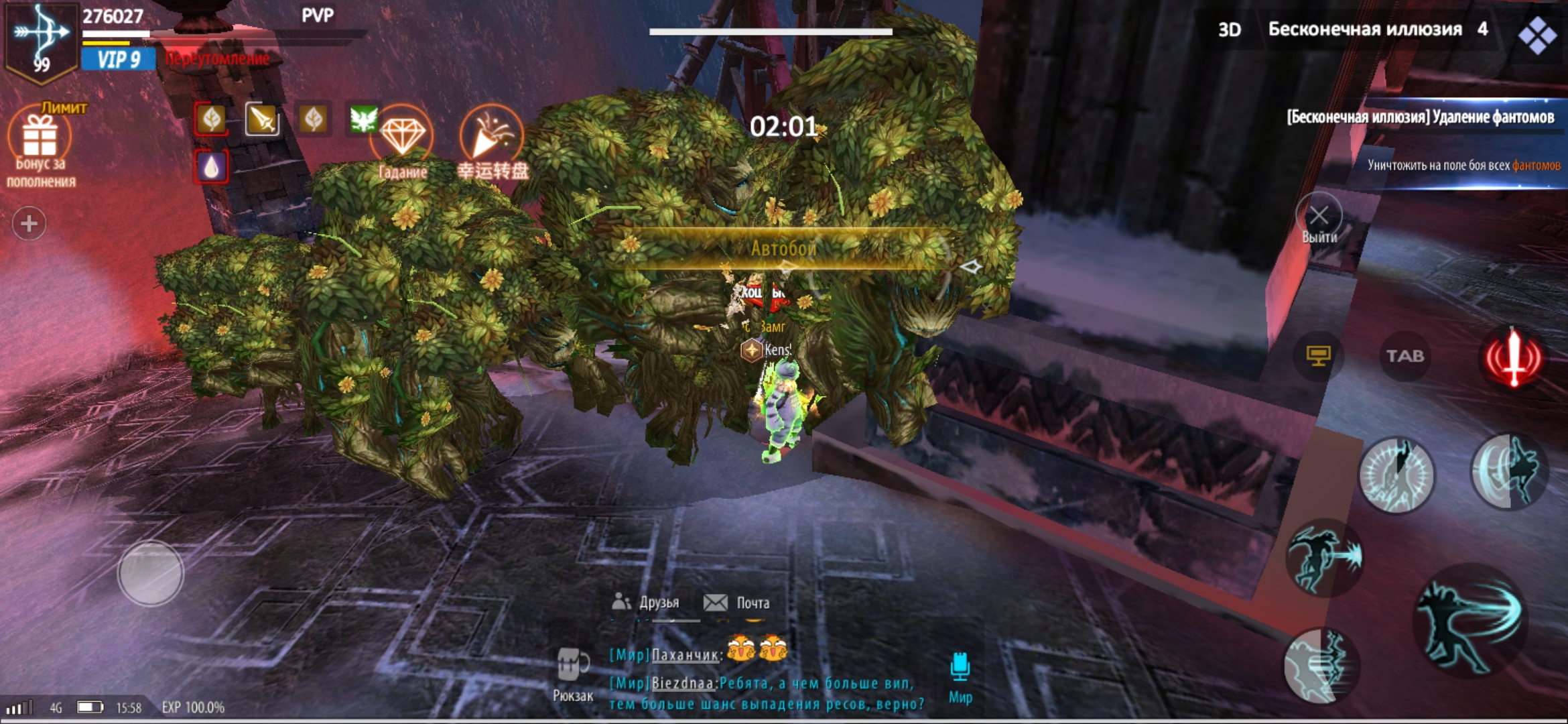This screenshot has height=724, width=1568.
Task: Expand the round plus button
Action: coord(29,223)
